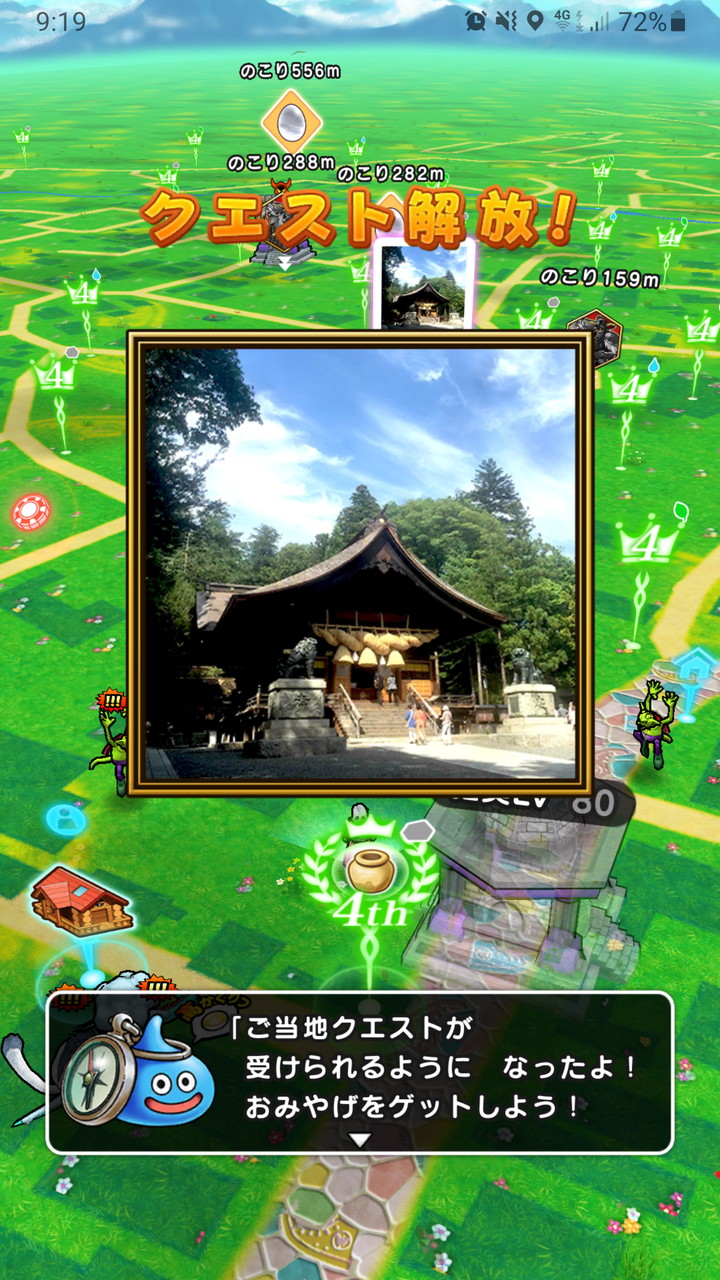Image resolution: width=720 pixels, height=1280 pixels.
Task: Click the slime's local quest dialogue message
Action: 440,1068
